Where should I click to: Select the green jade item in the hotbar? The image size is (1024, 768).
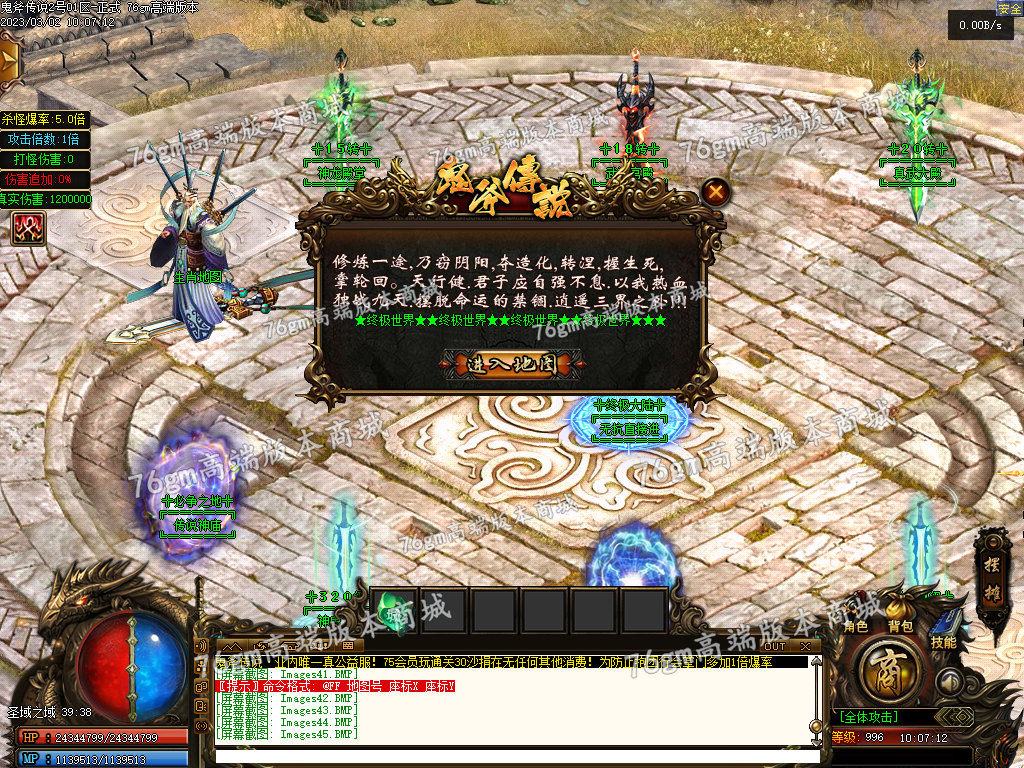point(394,609)
